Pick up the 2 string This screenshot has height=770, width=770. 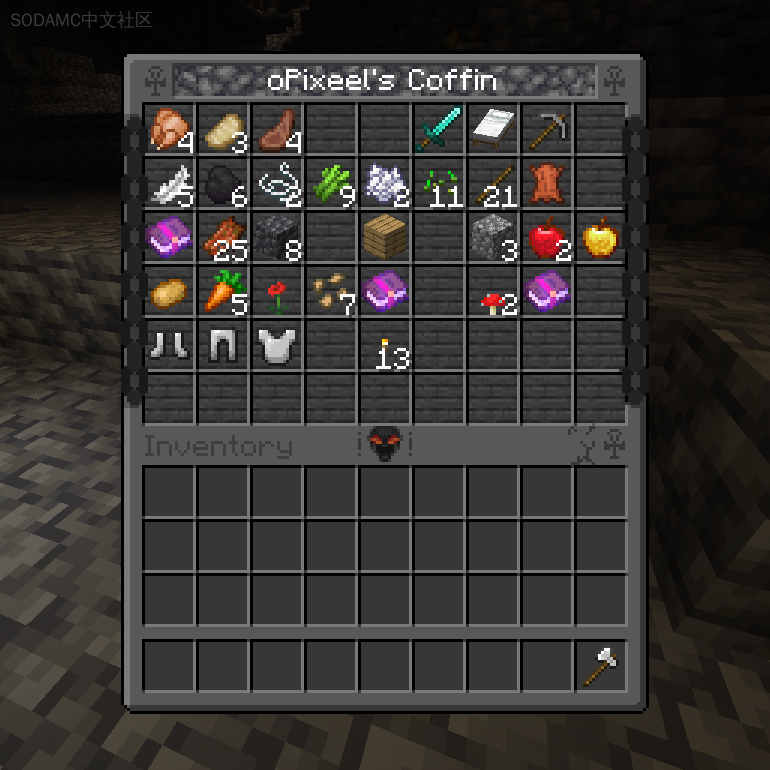(x=277, y=183)
